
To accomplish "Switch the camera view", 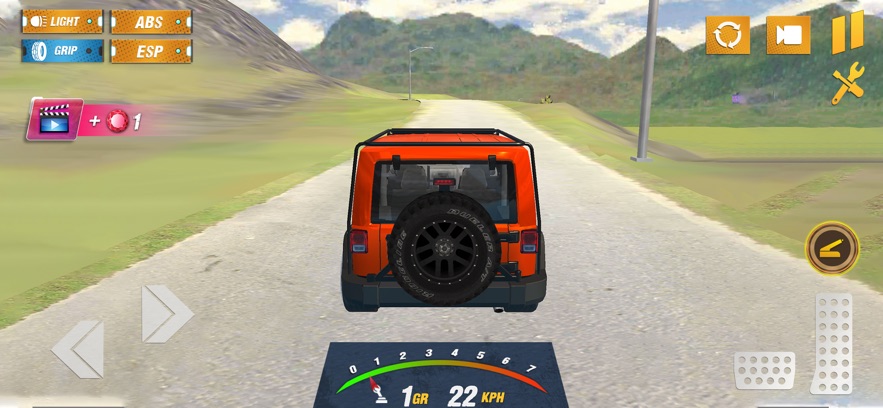I will (788, 35).
